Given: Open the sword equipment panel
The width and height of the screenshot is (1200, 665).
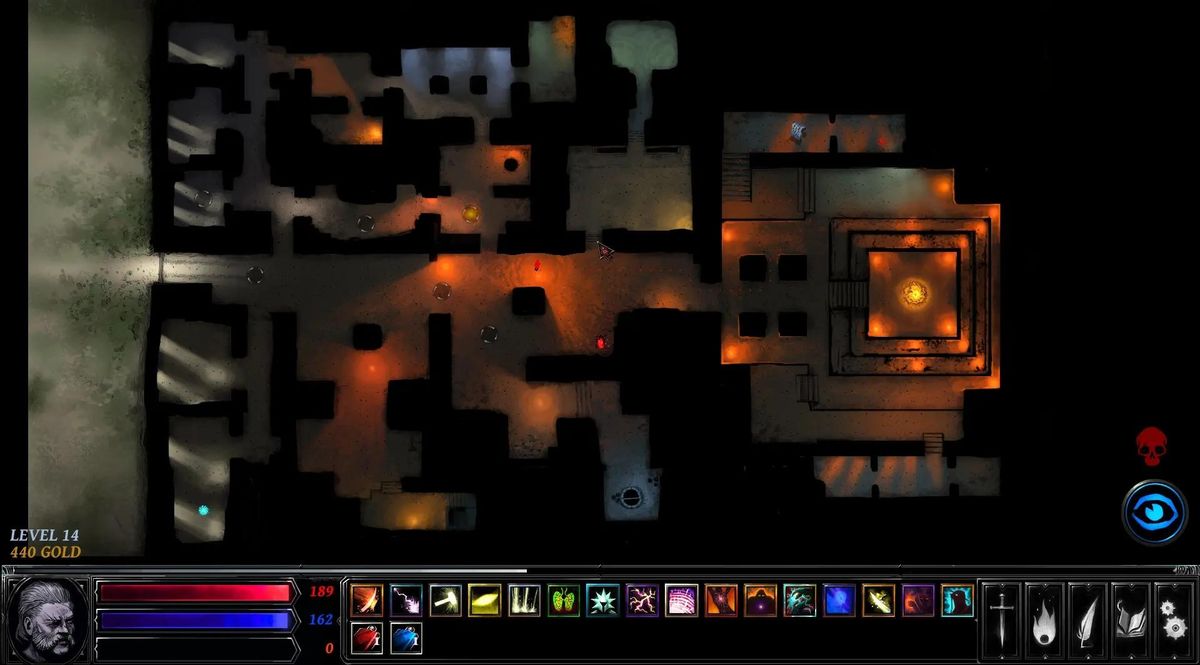Looking at the screenshot, I should pos(1000,616).
